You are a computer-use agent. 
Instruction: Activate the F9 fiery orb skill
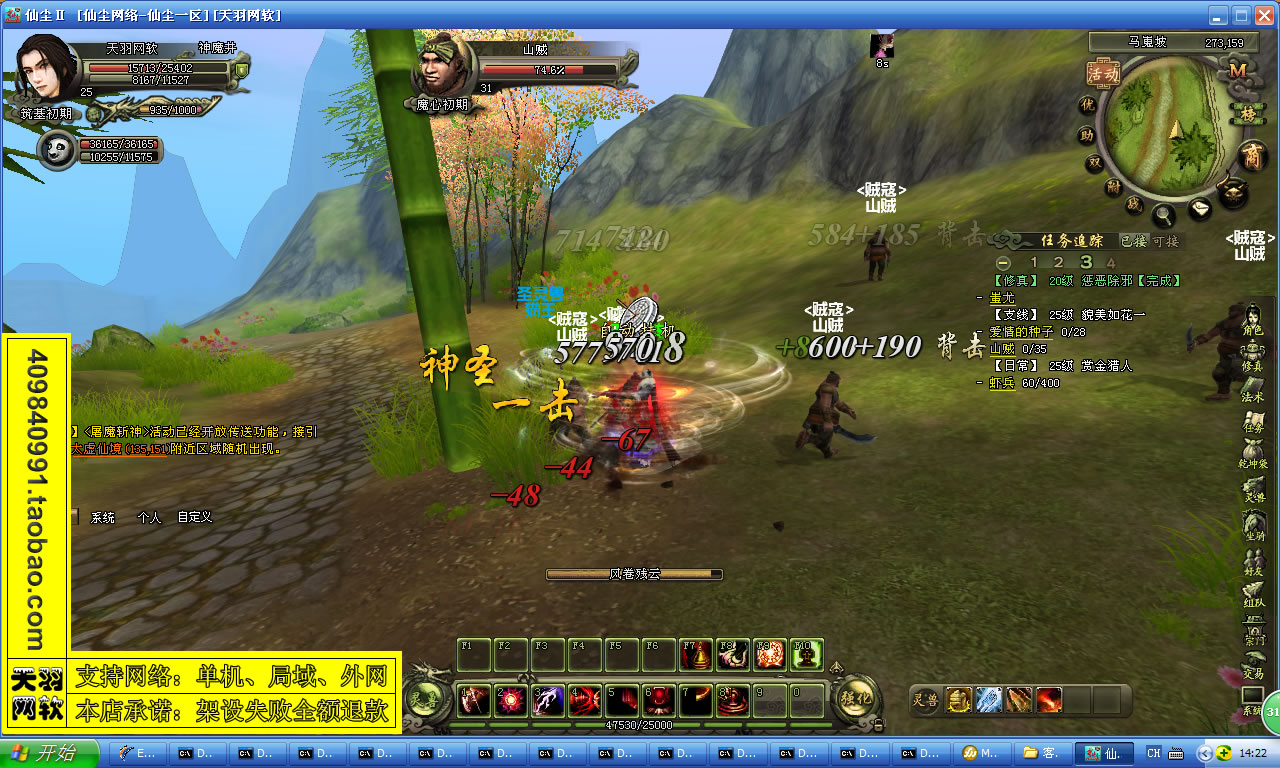770,654
